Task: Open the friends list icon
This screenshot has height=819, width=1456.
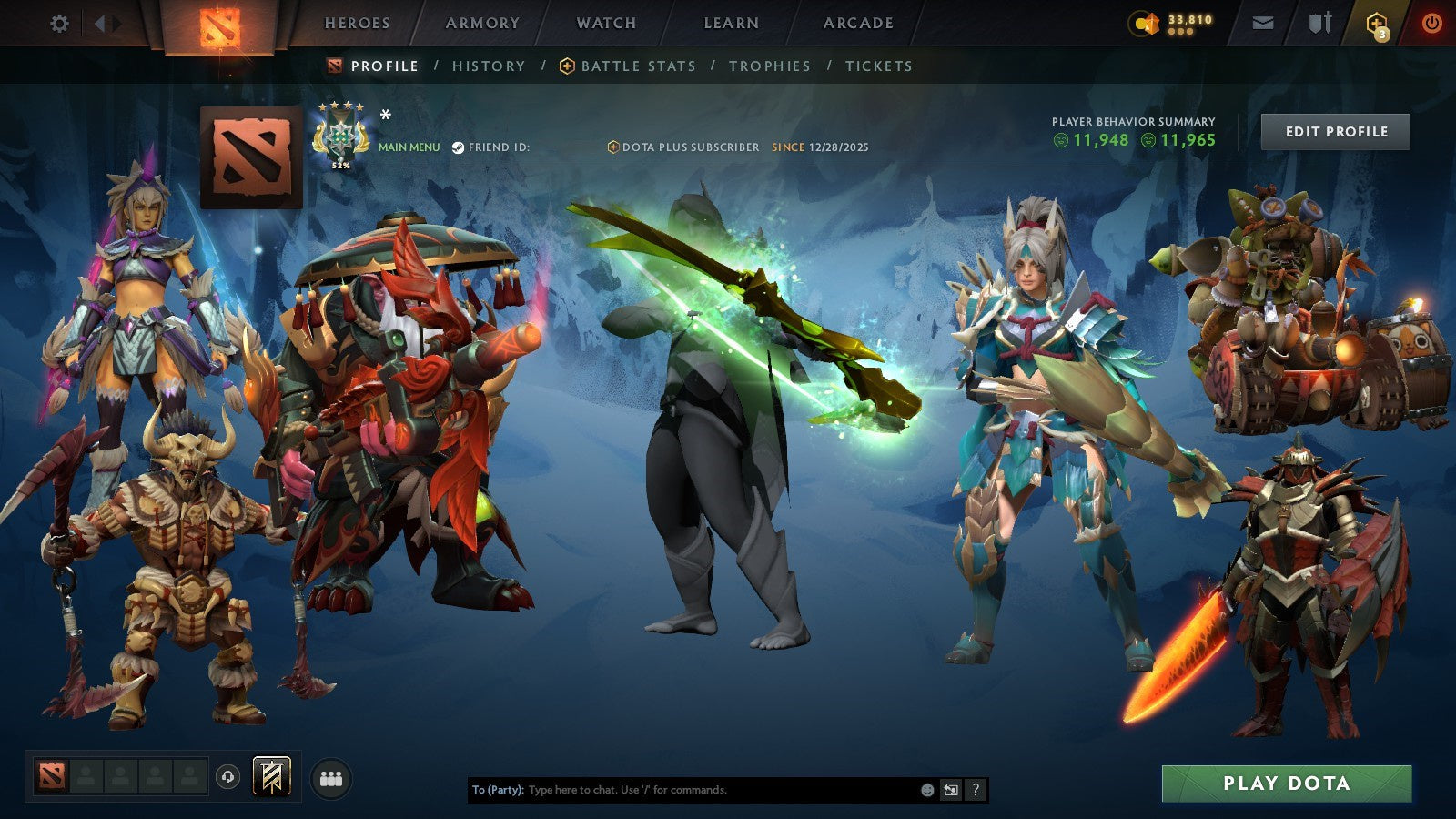Action: tap(332, 776)
